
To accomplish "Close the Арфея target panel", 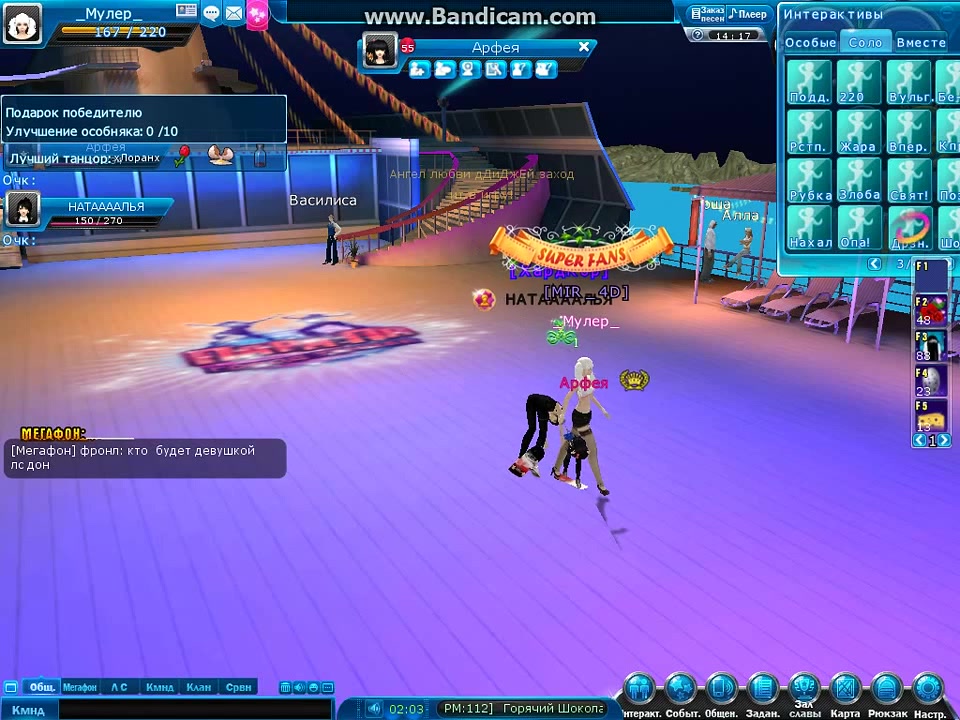I will (584, 47).
